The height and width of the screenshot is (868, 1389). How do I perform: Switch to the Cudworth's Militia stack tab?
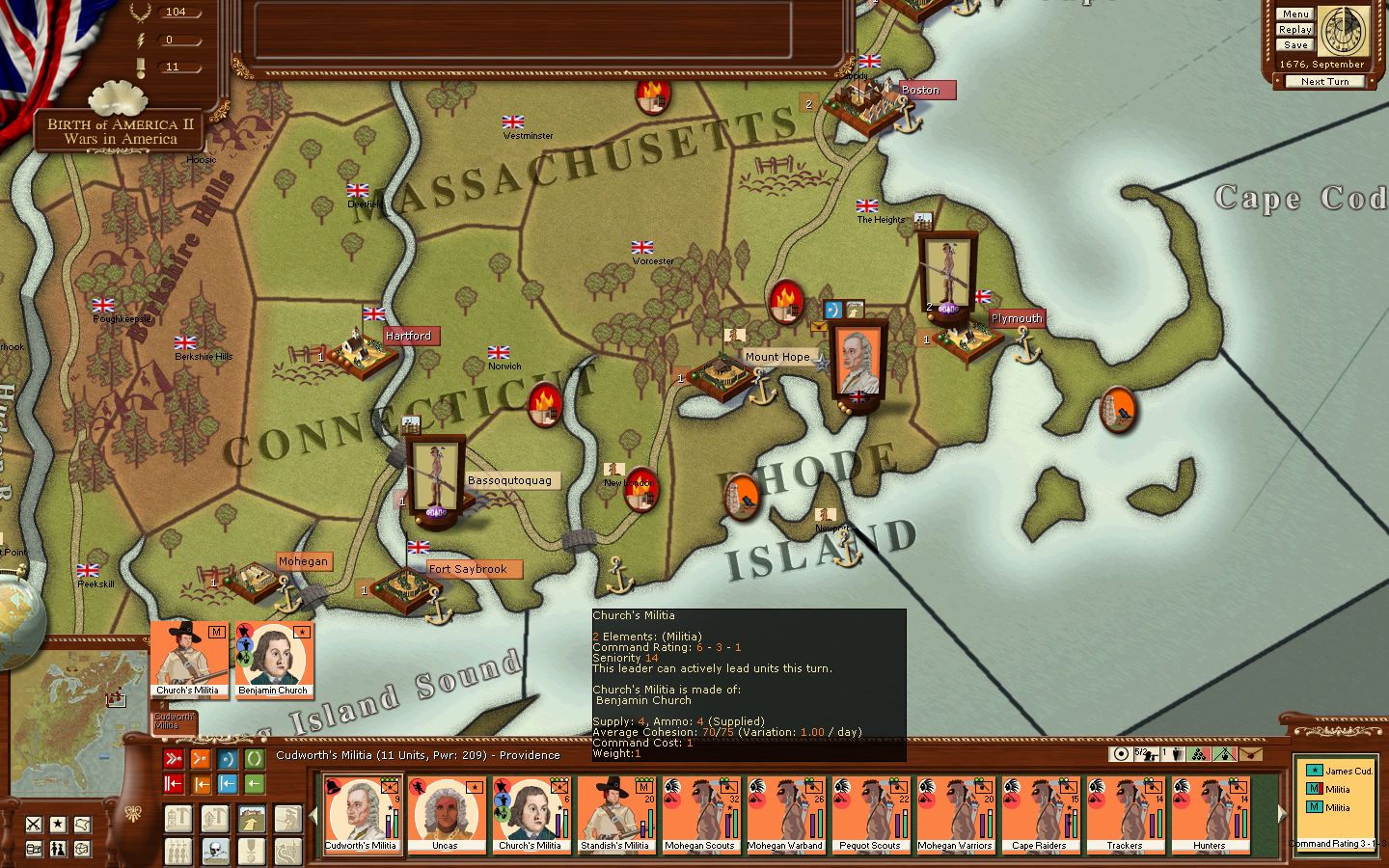click(175, 719)
